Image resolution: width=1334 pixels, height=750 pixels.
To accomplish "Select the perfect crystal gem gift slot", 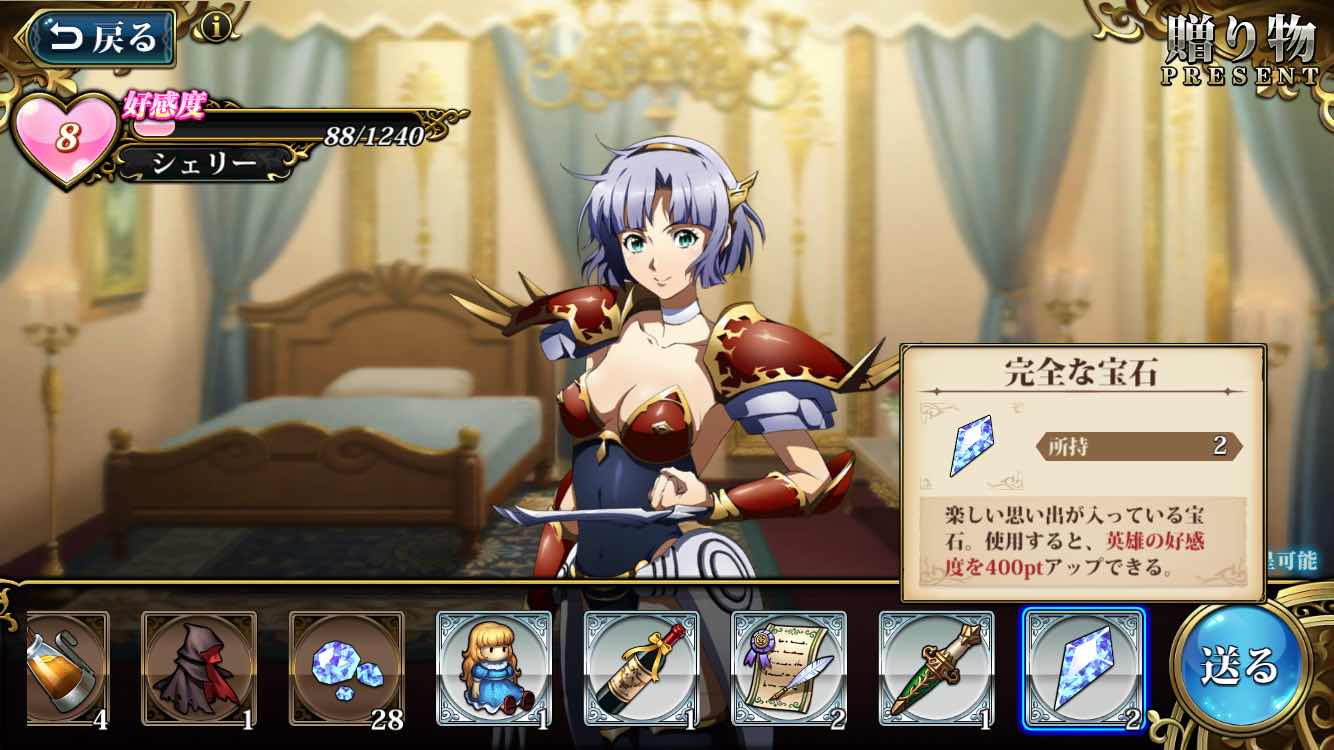I will [x=1083, y=667].
